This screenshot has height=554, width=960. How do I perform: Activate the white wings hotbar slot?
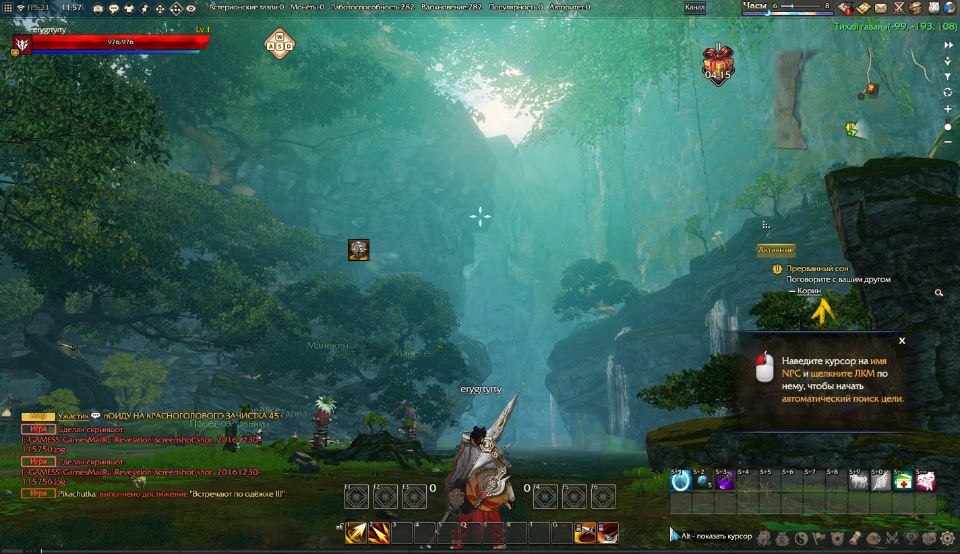[x=880, y=482]
